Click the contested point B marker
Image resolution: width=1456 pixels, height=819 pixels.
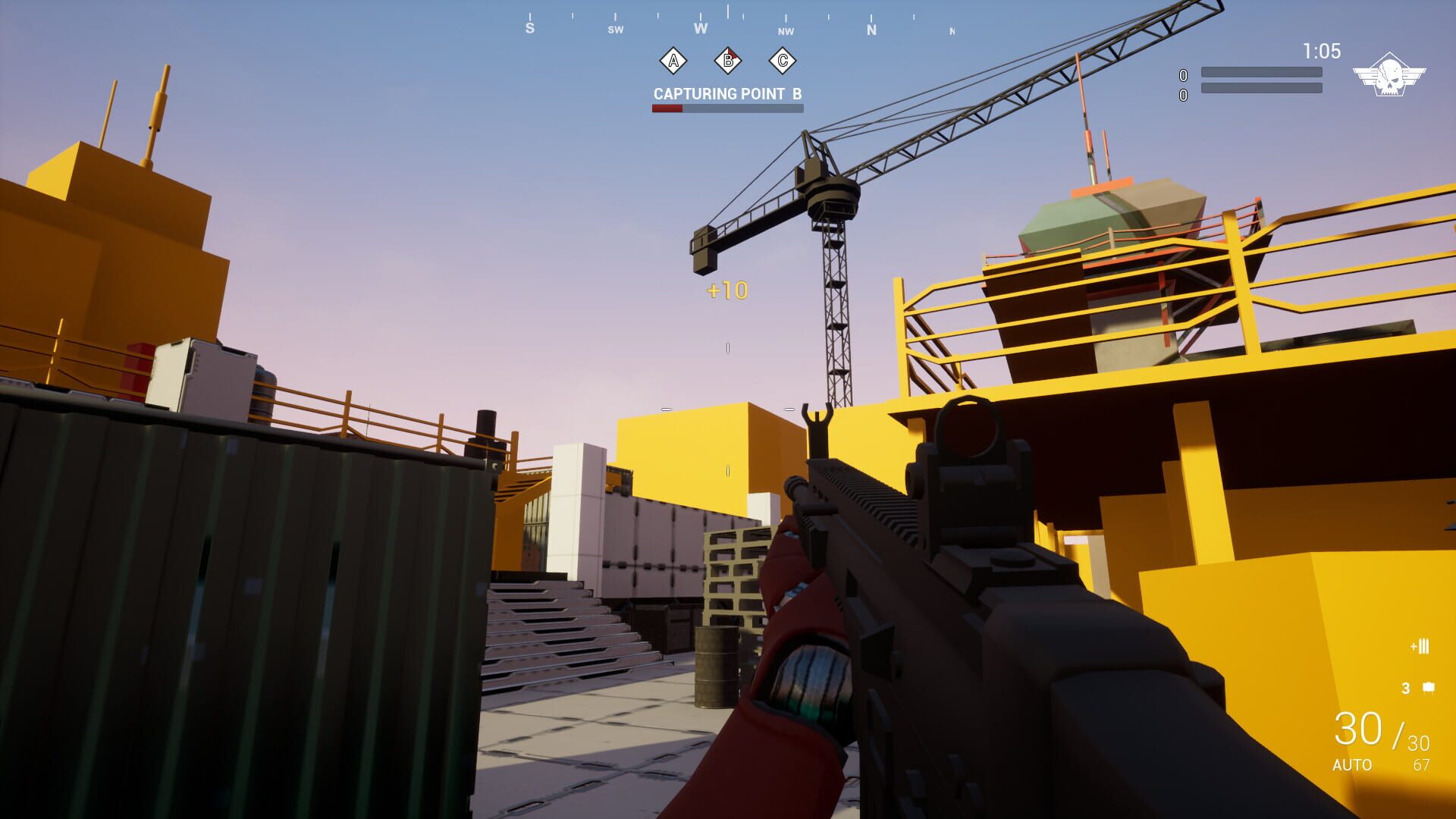click(x=726, y=62)
